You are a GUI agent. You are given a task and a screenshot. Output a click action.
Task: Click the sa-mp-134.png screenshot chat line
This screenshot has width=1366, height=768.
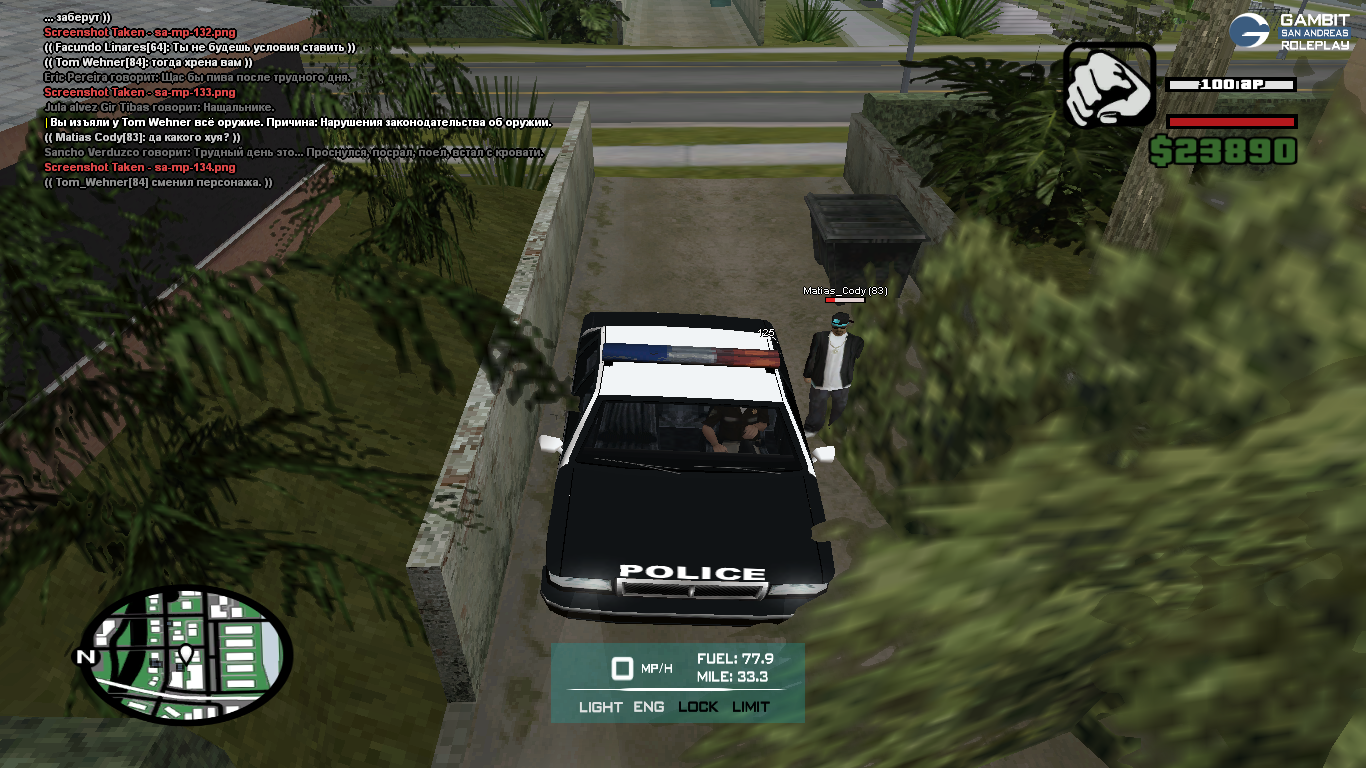click(x=140, y=167)
